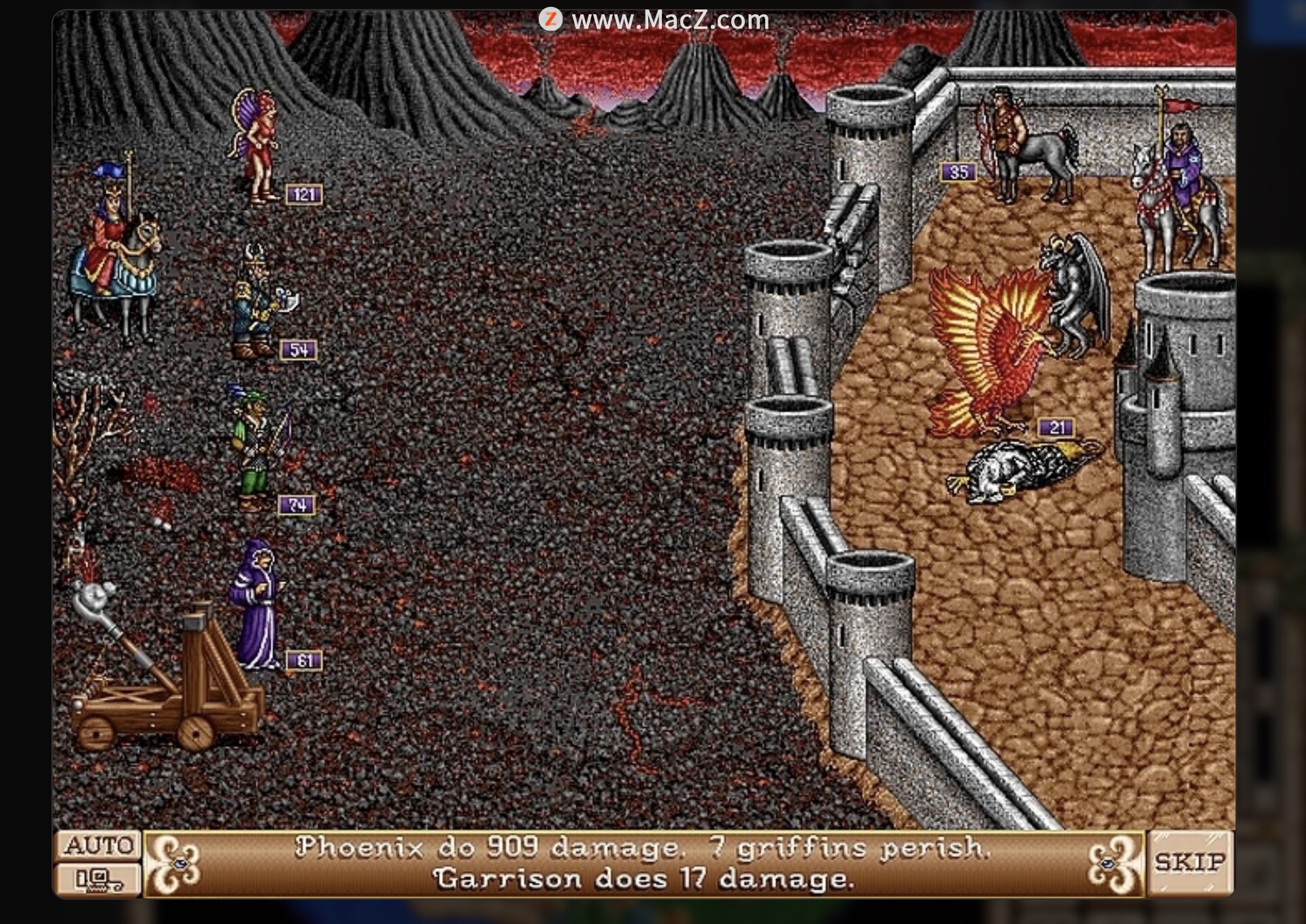Image resolution: width=1306 pixels, height=924 pixels.
Task: Select the Sprite stack numbering 121
Action: point(256,148)
